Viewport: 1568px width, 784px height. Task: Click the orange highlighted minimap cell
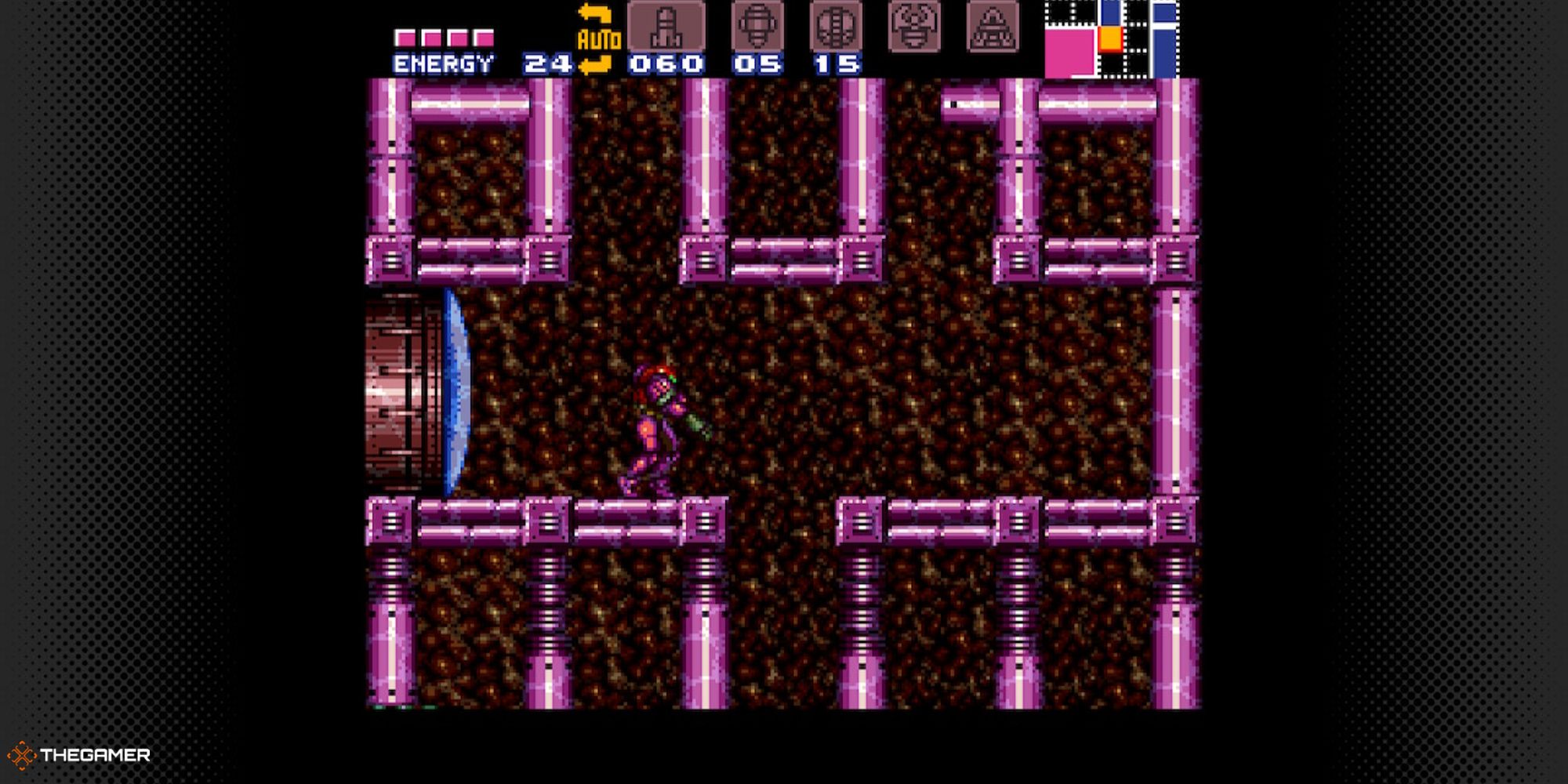[x=1110, y=39]
